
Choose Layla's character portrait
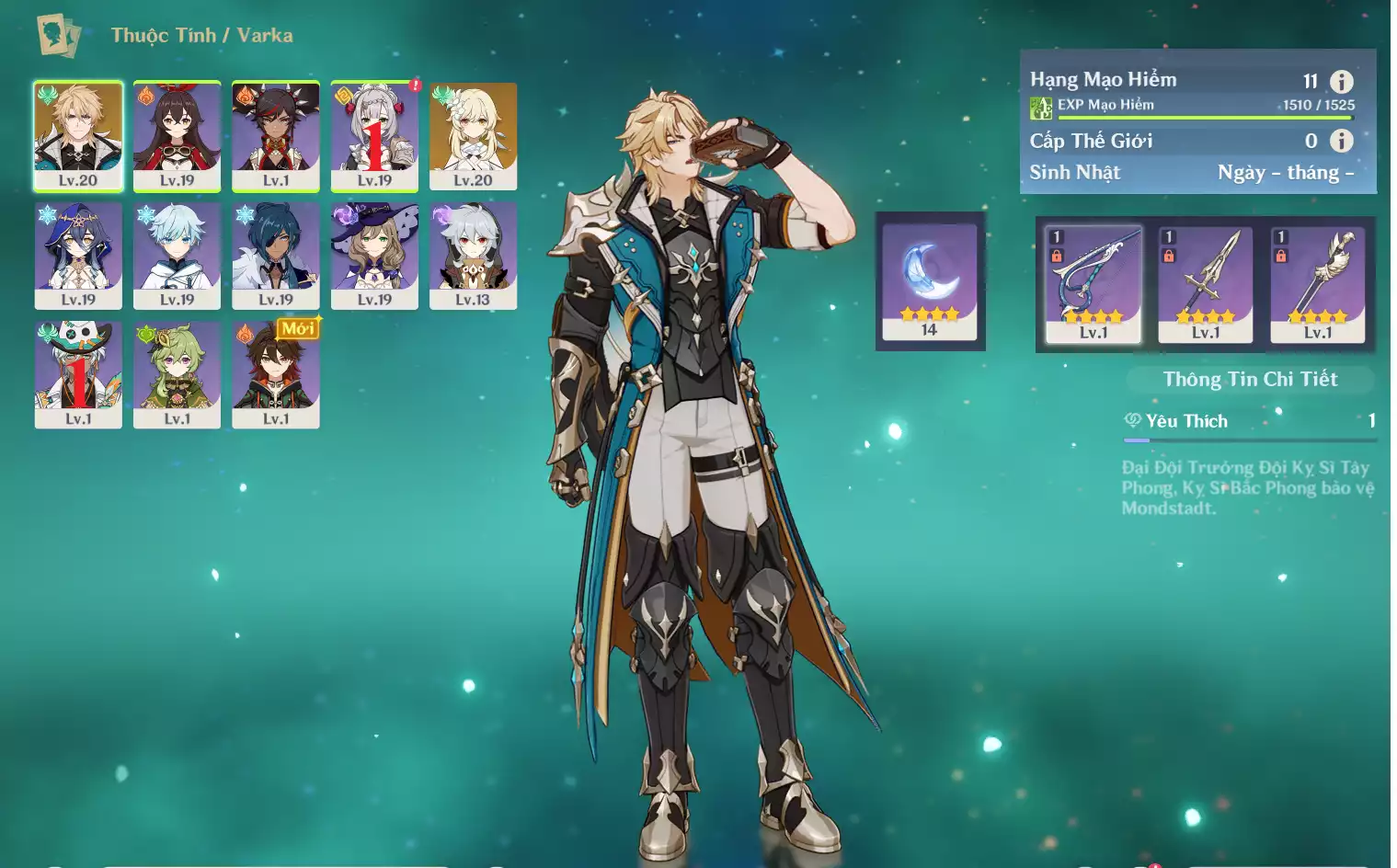[78, 255]
